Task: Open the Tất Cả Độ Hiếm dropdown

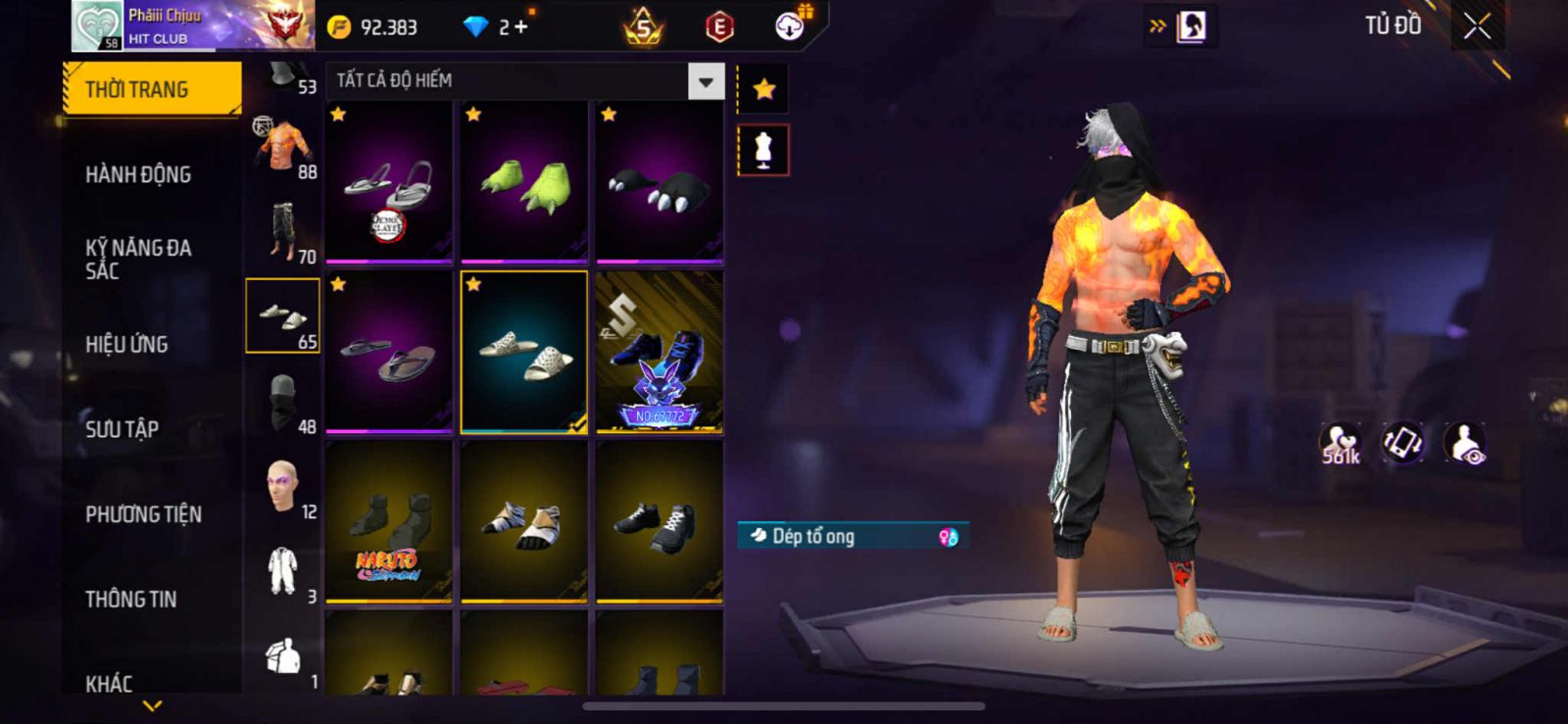Action: point(706,82)
